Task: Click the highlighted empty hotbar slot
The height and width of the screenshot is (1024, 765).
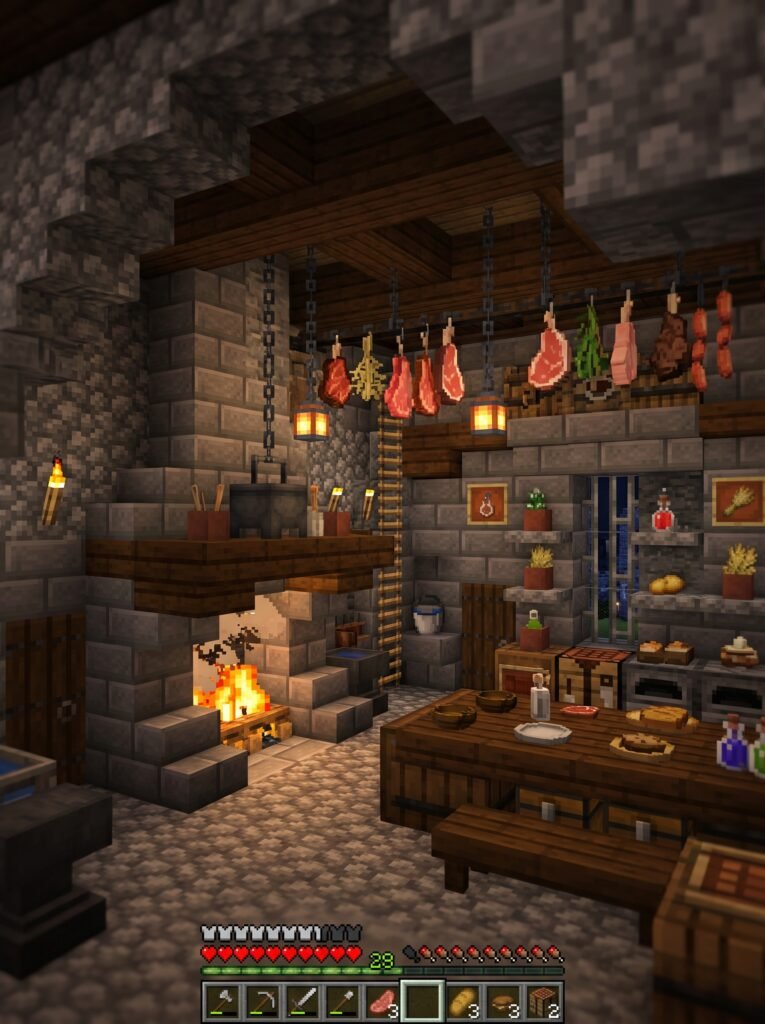Action: [x=422, y=1001]
